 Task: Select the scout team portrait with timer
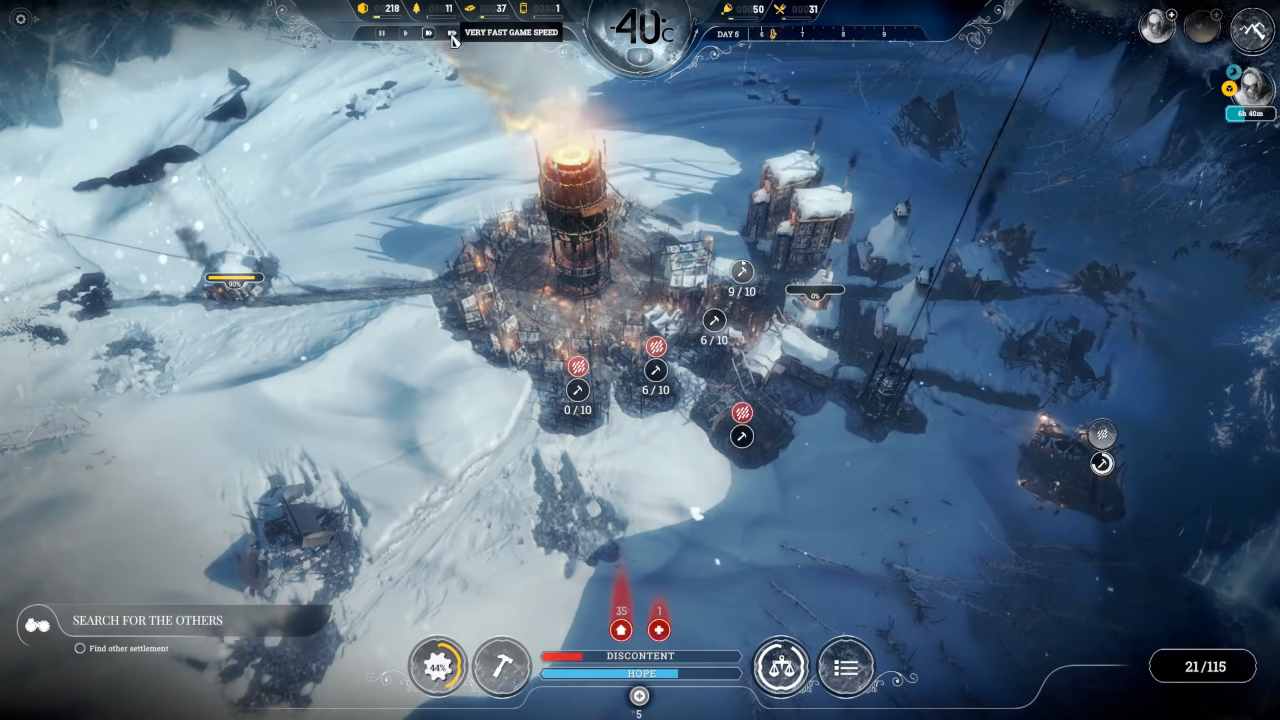[x=1252, y=88]
